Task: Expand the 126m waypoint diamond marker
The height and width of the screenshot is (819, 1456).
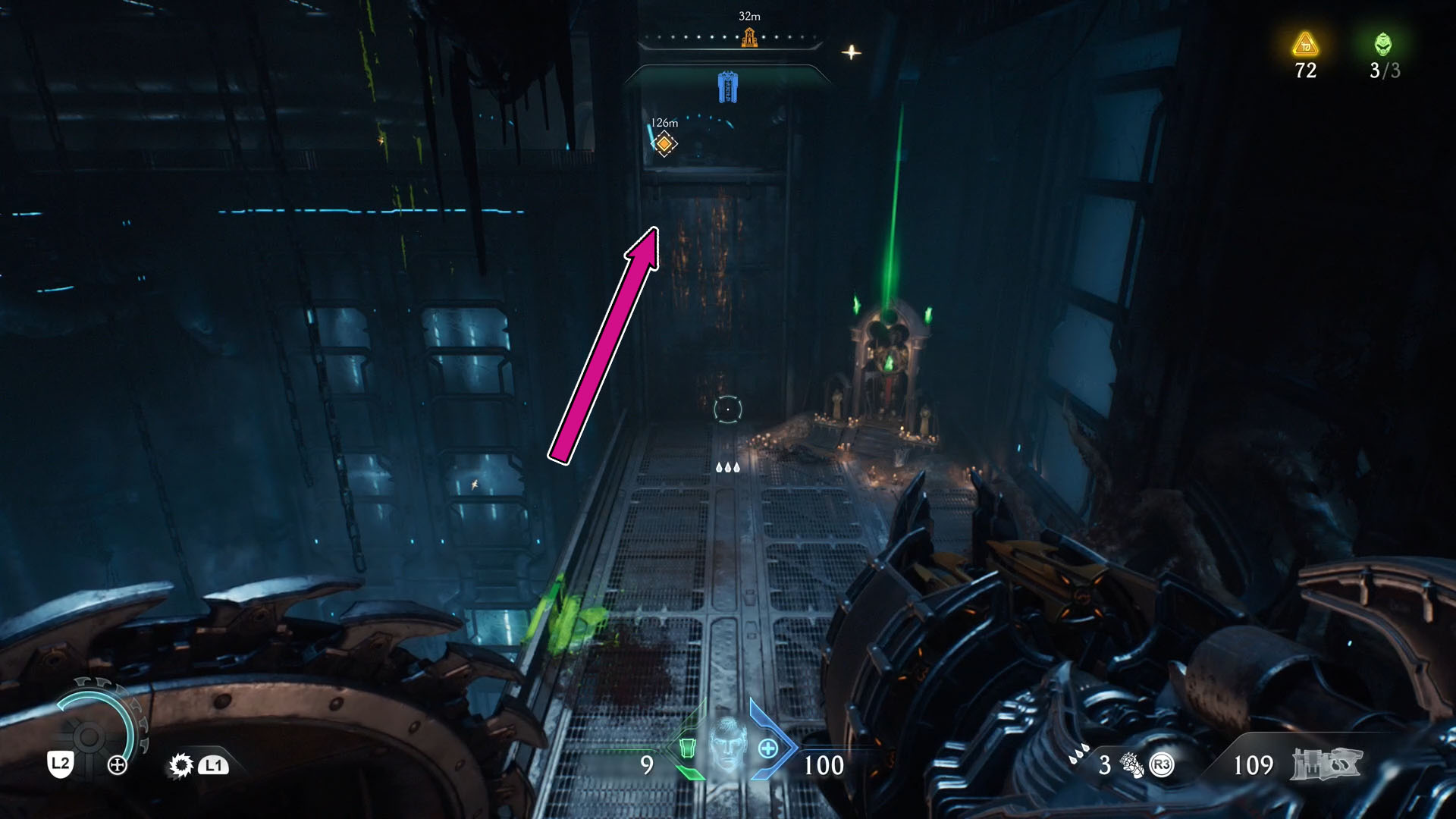Action: 664,142
